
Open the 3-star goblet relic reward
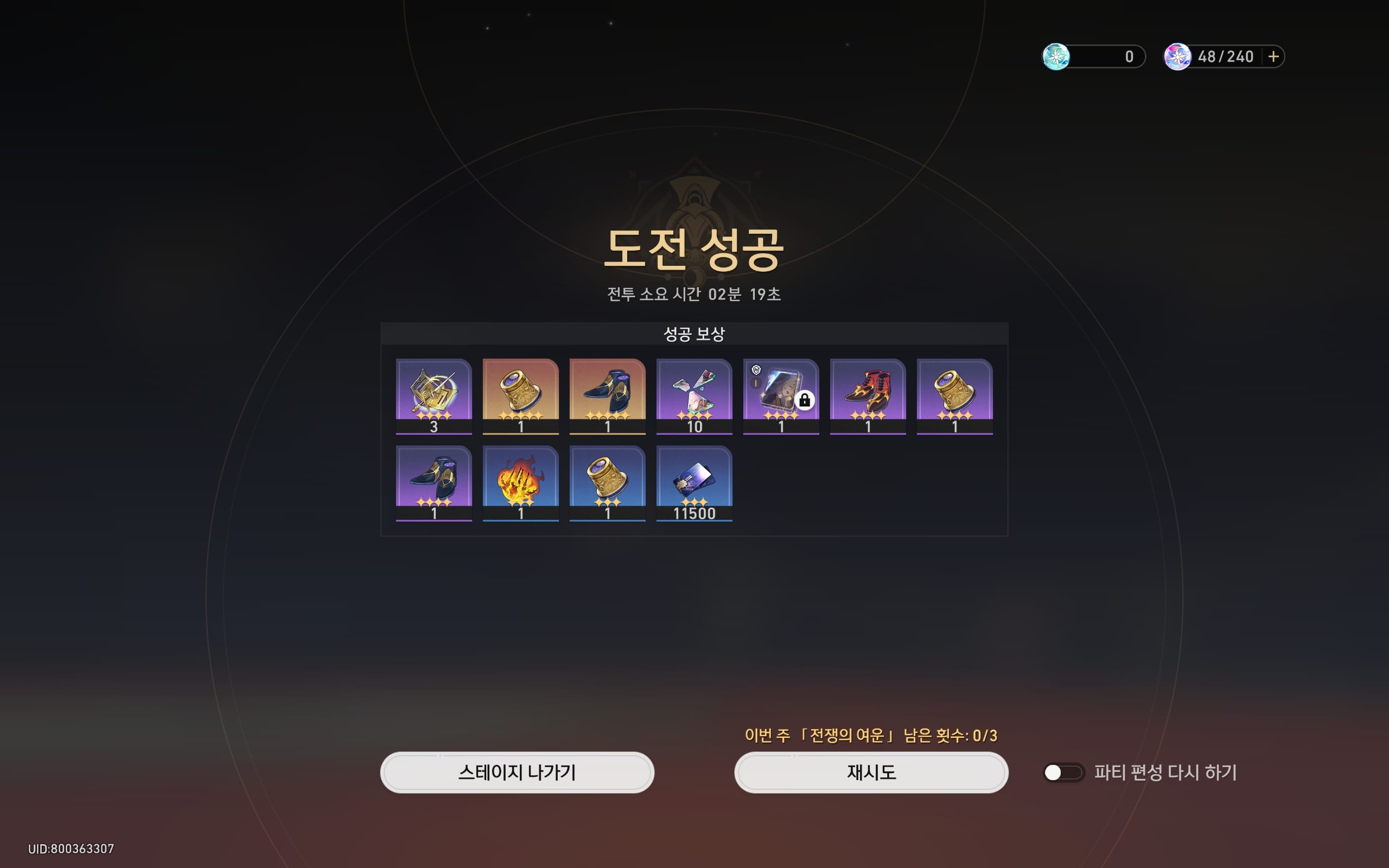(x=608, y=482)
